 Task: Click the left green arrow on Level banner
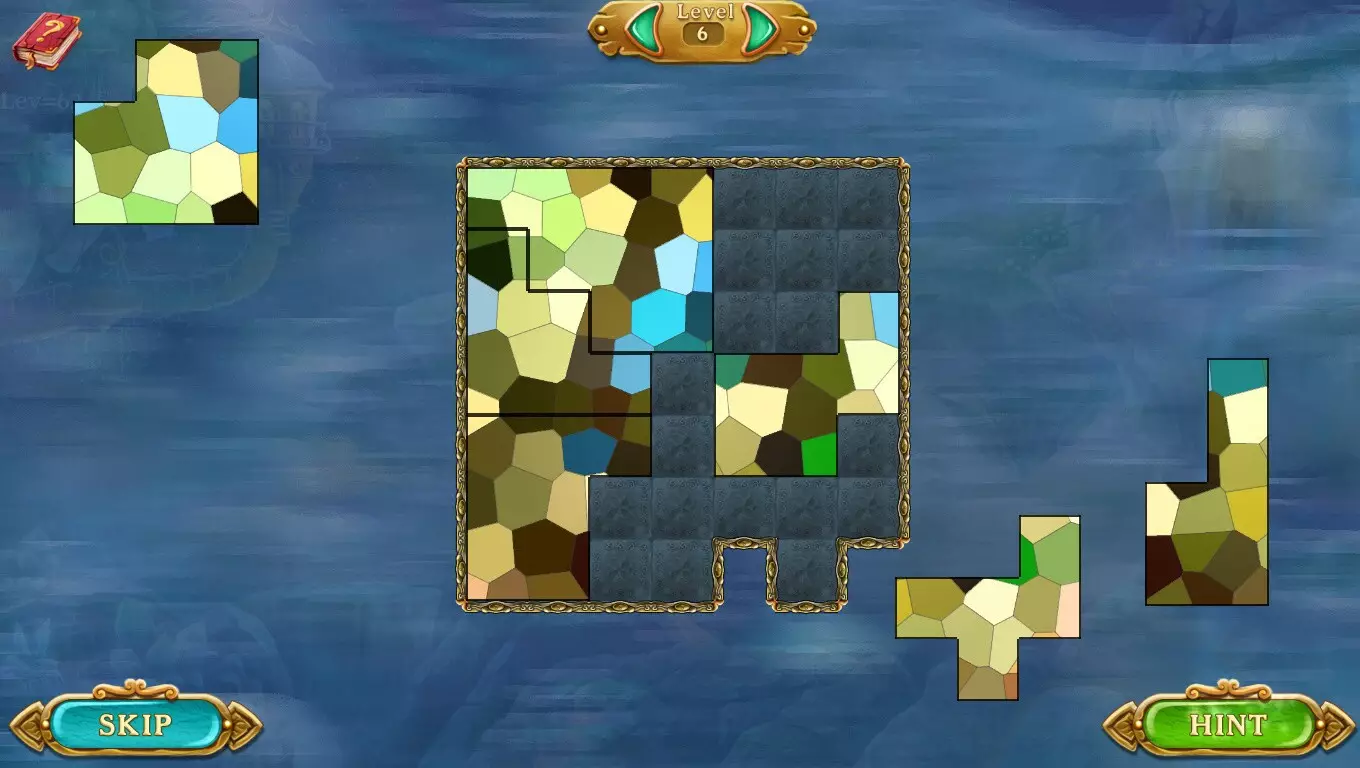pyautogui.click(x=645, y=28)
